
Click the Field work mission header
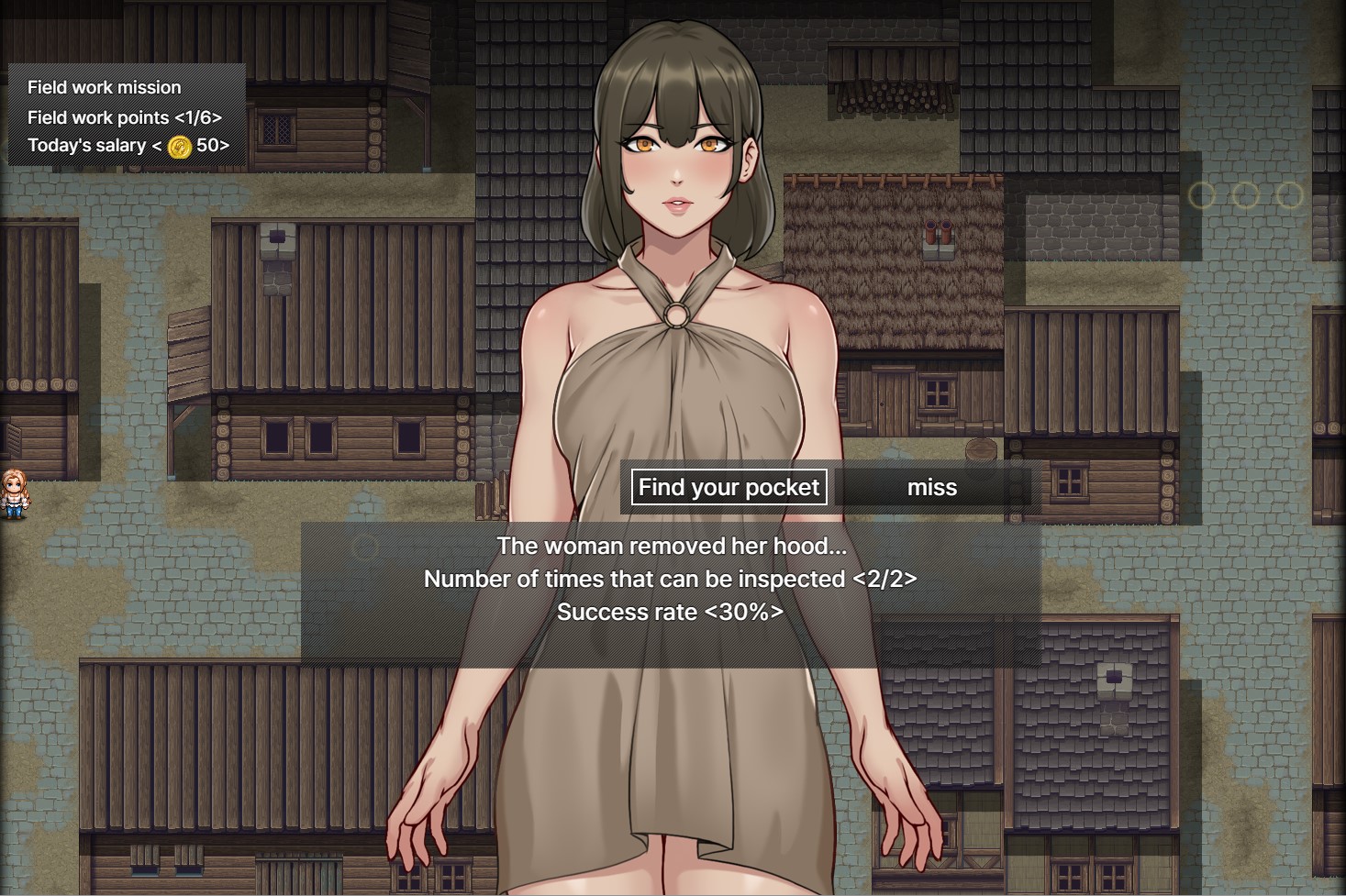tap(104, 87)
